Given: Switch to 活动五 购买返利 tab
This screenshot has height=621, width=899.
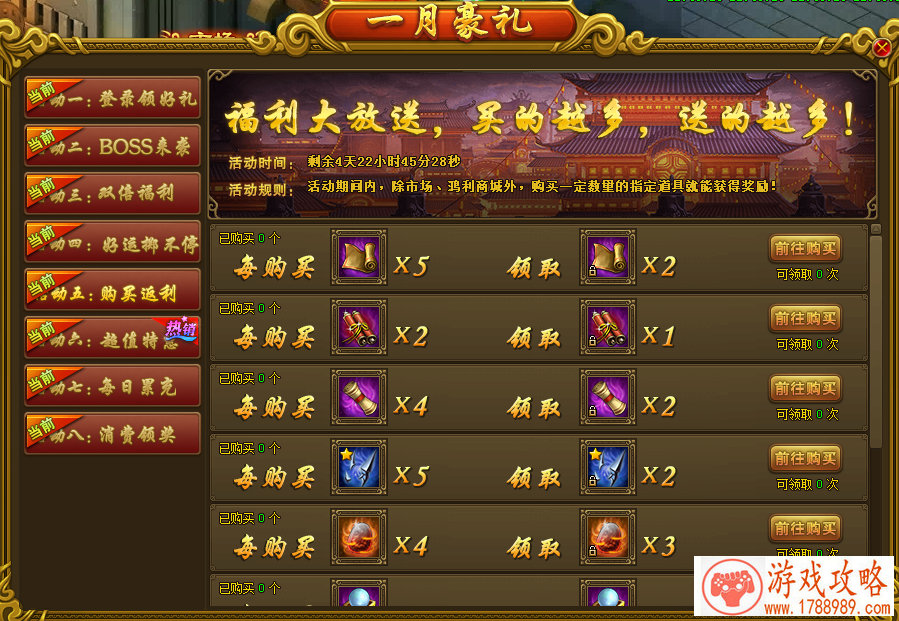Looking at the screenshot, I should click(112, 291).
